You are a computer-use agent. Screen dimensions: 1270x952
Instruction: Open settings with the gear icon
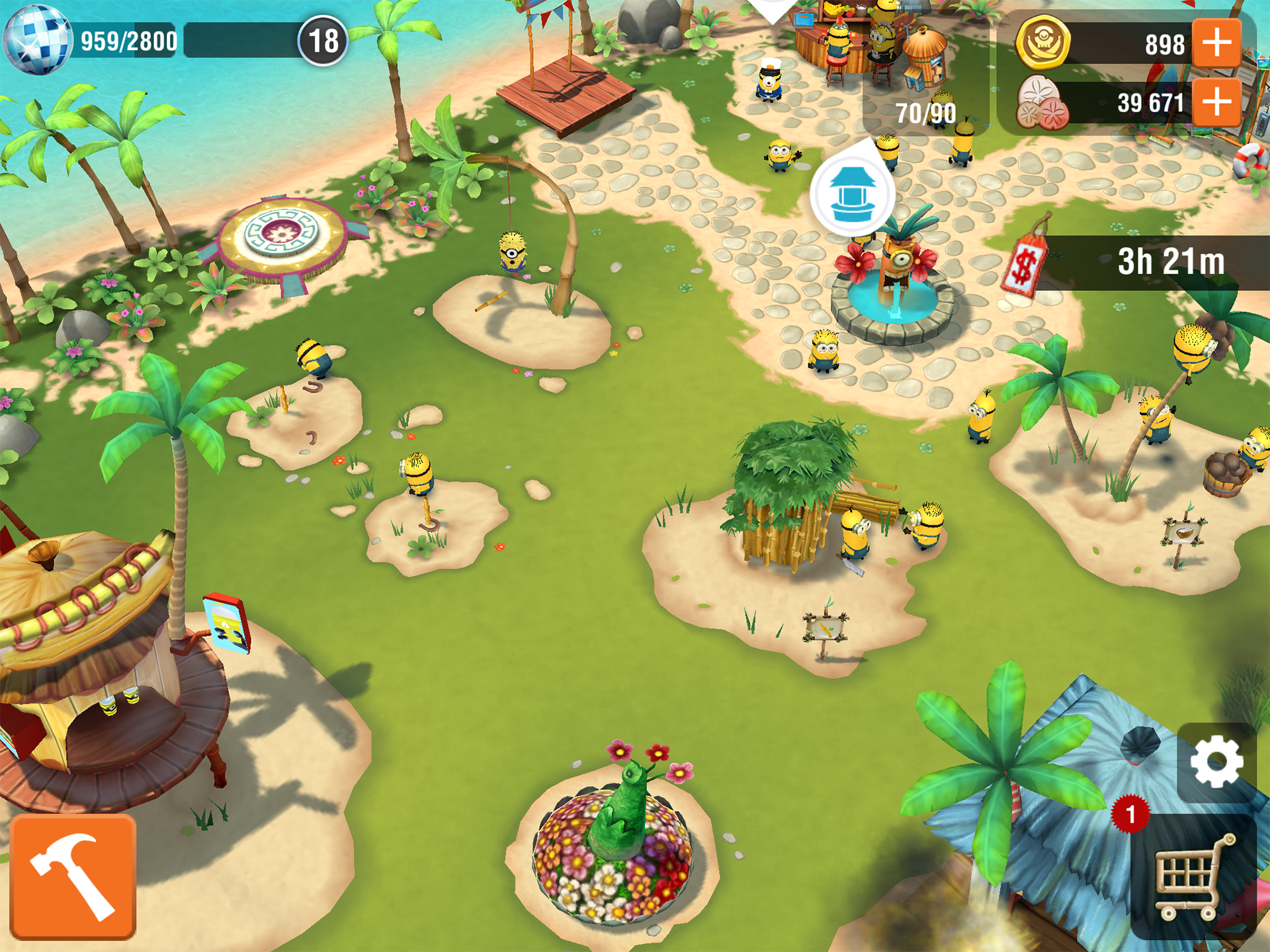1216,762
